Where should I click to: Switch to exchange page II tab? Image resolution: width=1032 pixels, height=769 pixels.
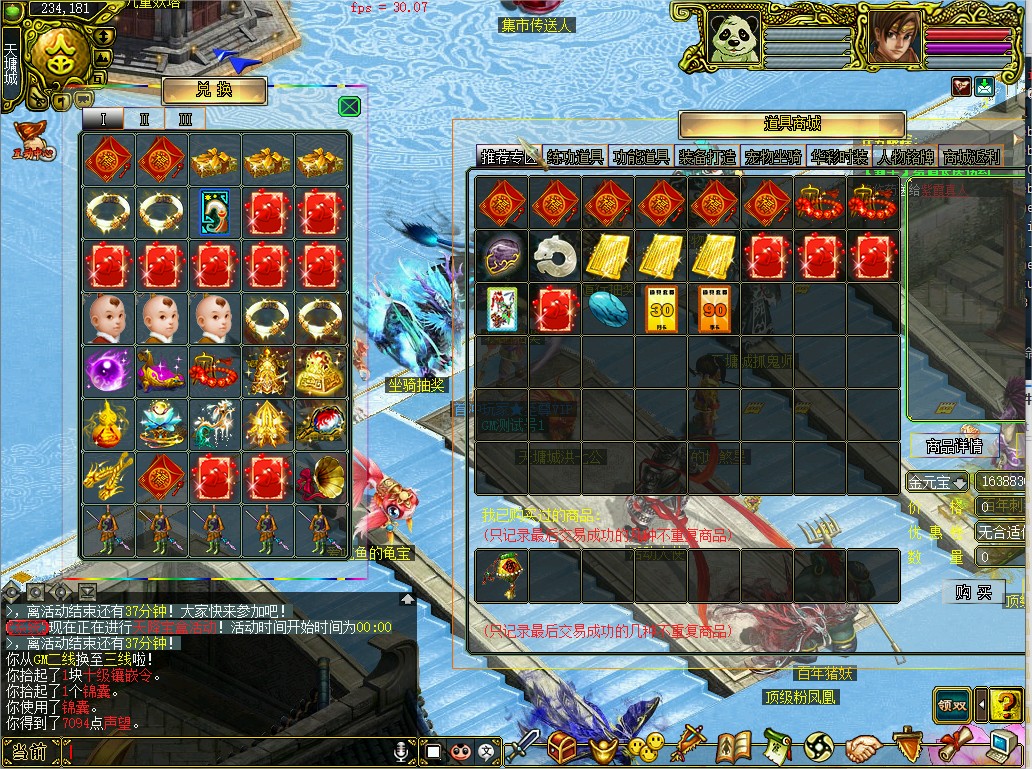point(144,119)
